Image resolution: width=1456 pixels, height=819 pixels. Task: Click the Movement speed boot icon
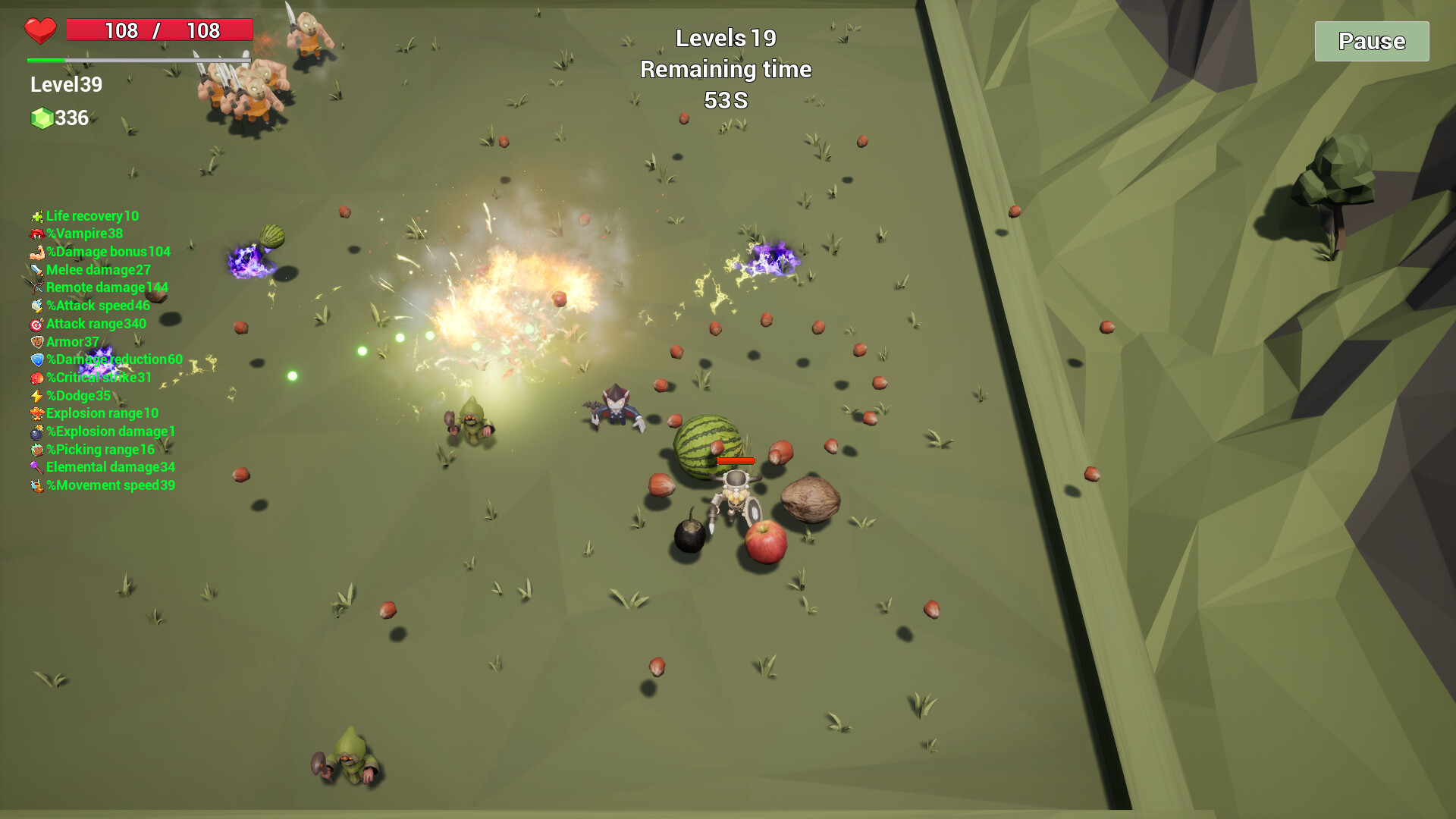pos(36,485)
